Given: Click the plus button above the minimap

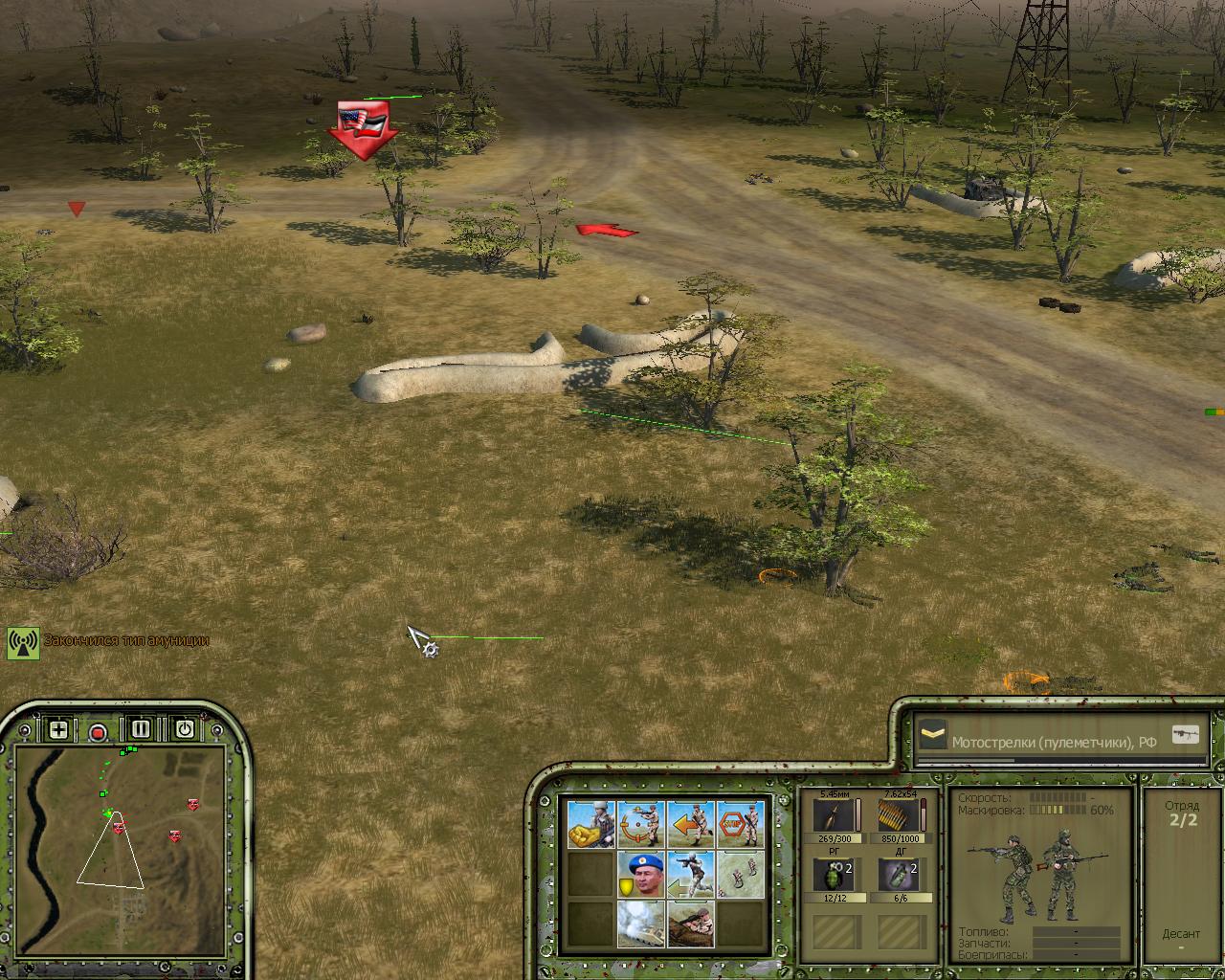Looking at the screenshot, I should point(58,730).
